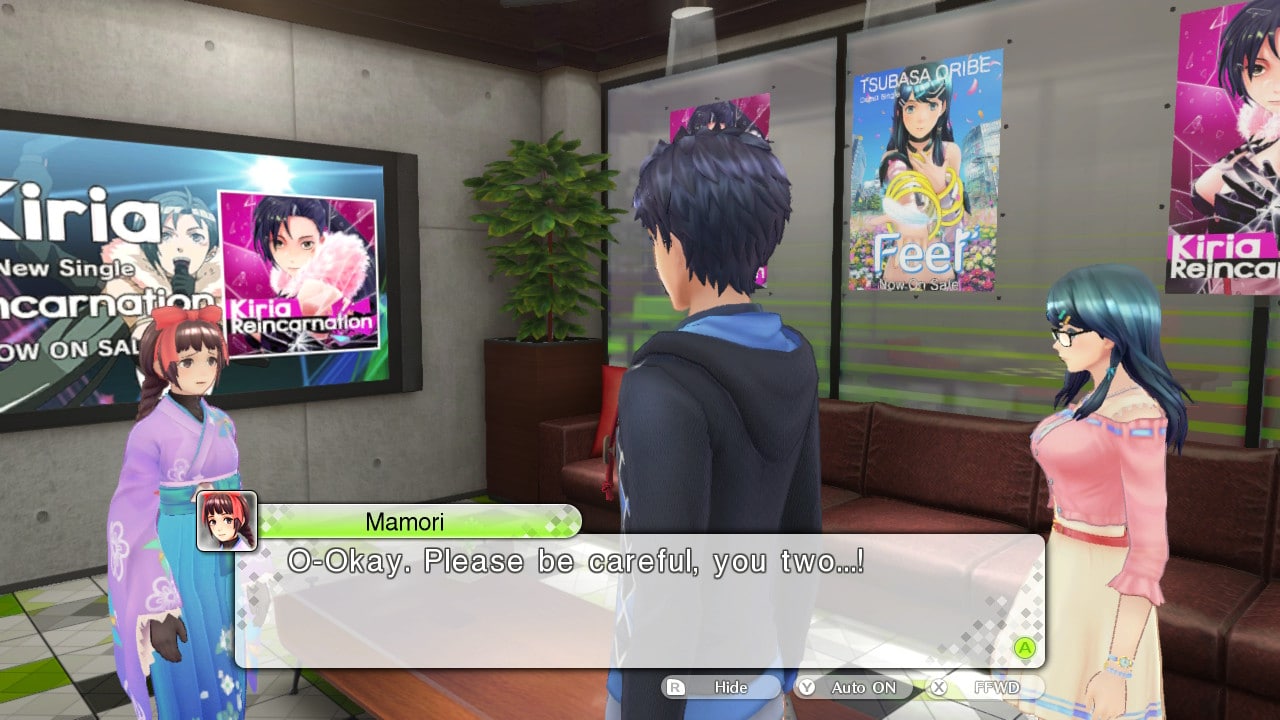Toggle the Auto ON dialogue option
Screen dimensions: 1280x720
click(853, 688)
